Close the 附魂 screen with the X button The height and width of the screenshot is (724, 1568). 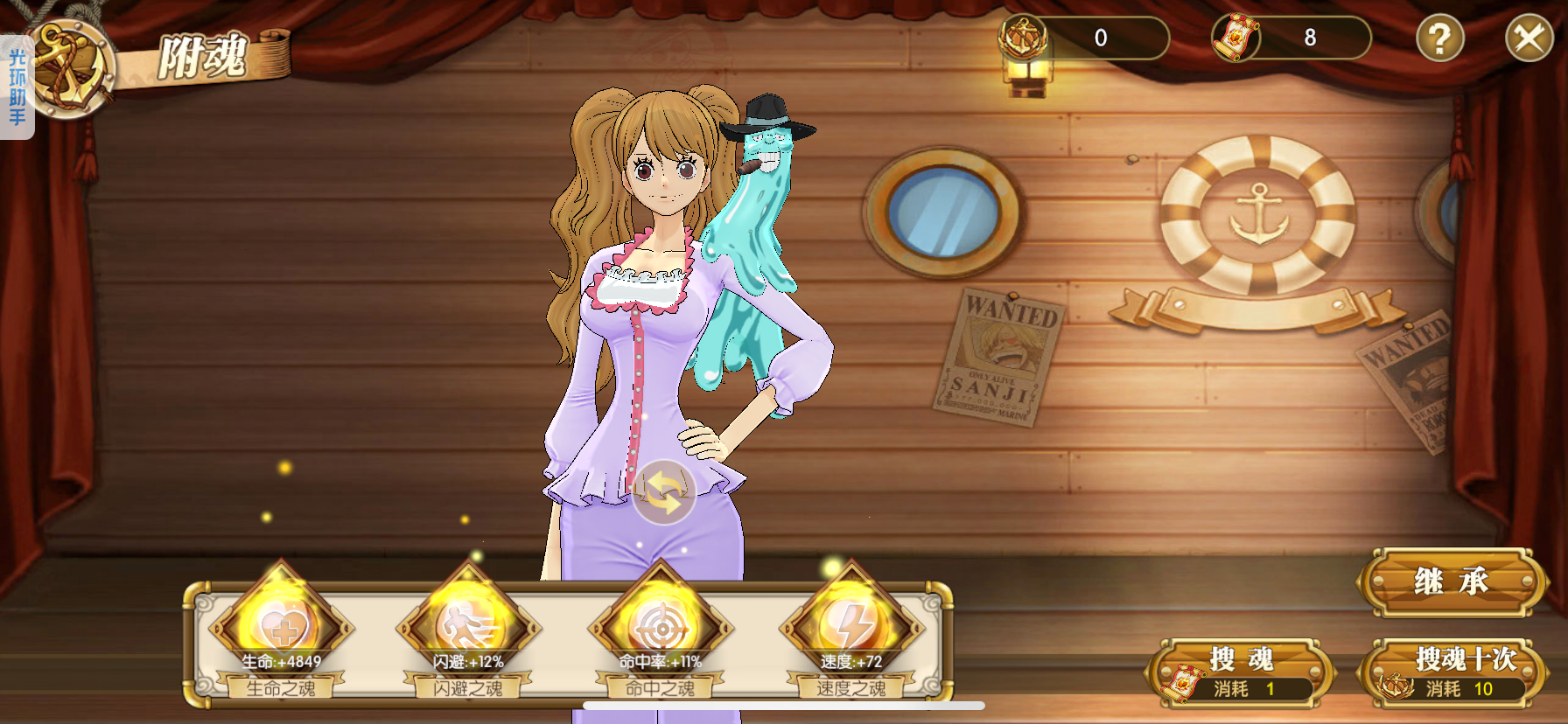pos(1529,38)
